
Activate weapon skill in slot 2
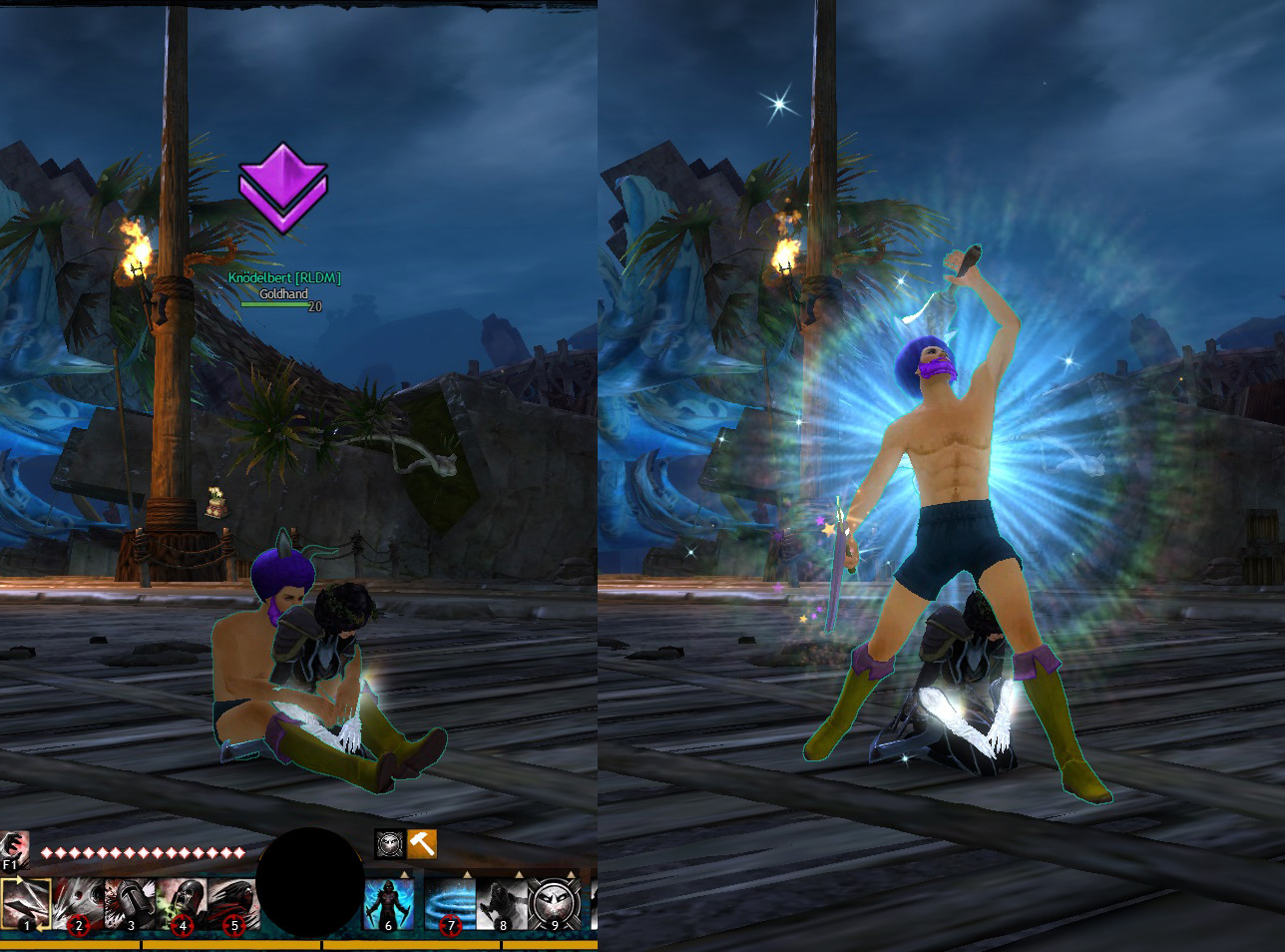[x=79, y=903]
